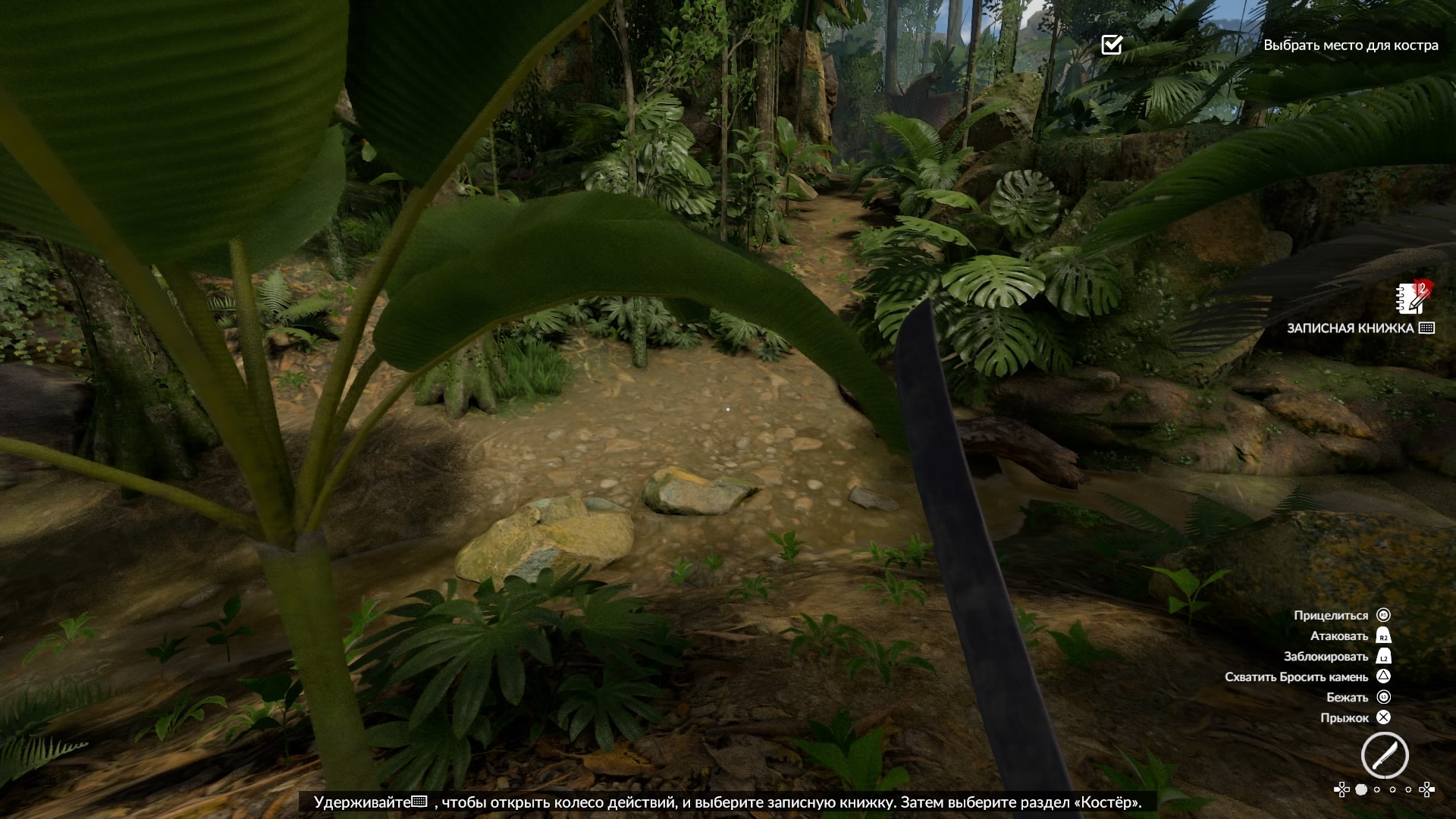Select the active filled weapon slot dot
The width and height of the screenshot is (1456, 819).
[1361, 790]
